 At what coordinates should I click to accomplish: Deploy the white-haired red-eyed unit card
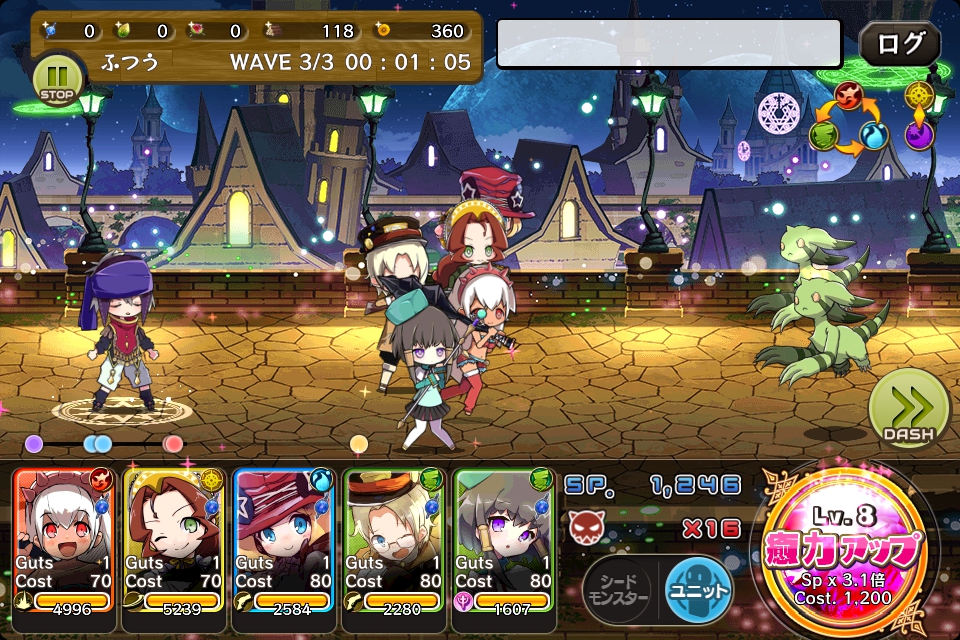(x=64, y=548)
